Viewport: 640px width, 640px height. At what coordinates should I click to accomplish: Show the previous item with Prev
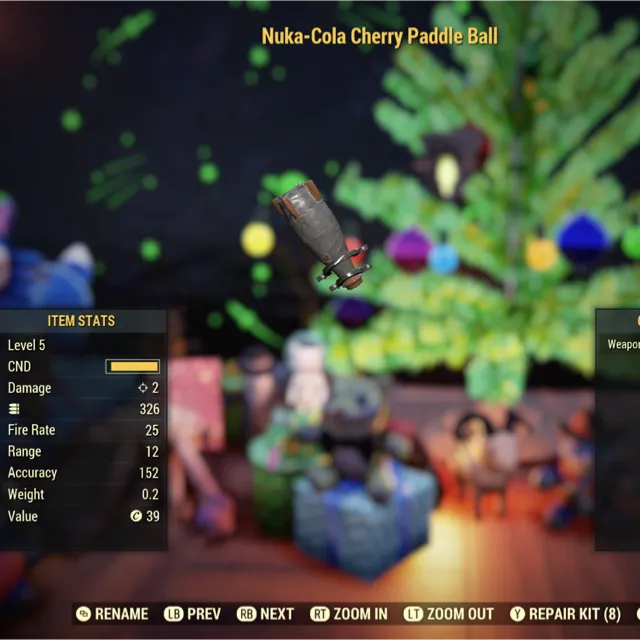193,614
